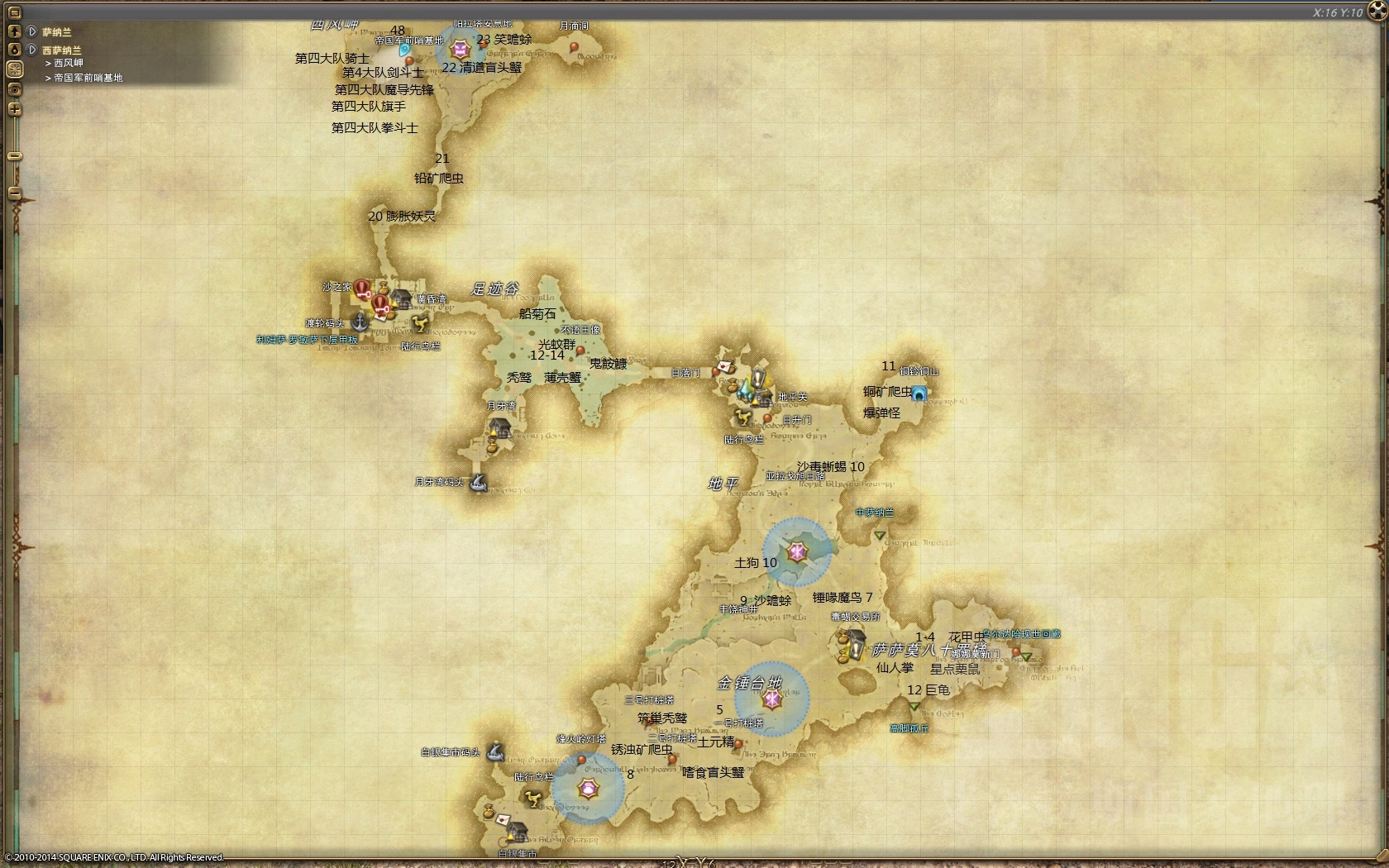
Task: Click the up-arrow region map icon in sidebar
Action: (13, 31)
